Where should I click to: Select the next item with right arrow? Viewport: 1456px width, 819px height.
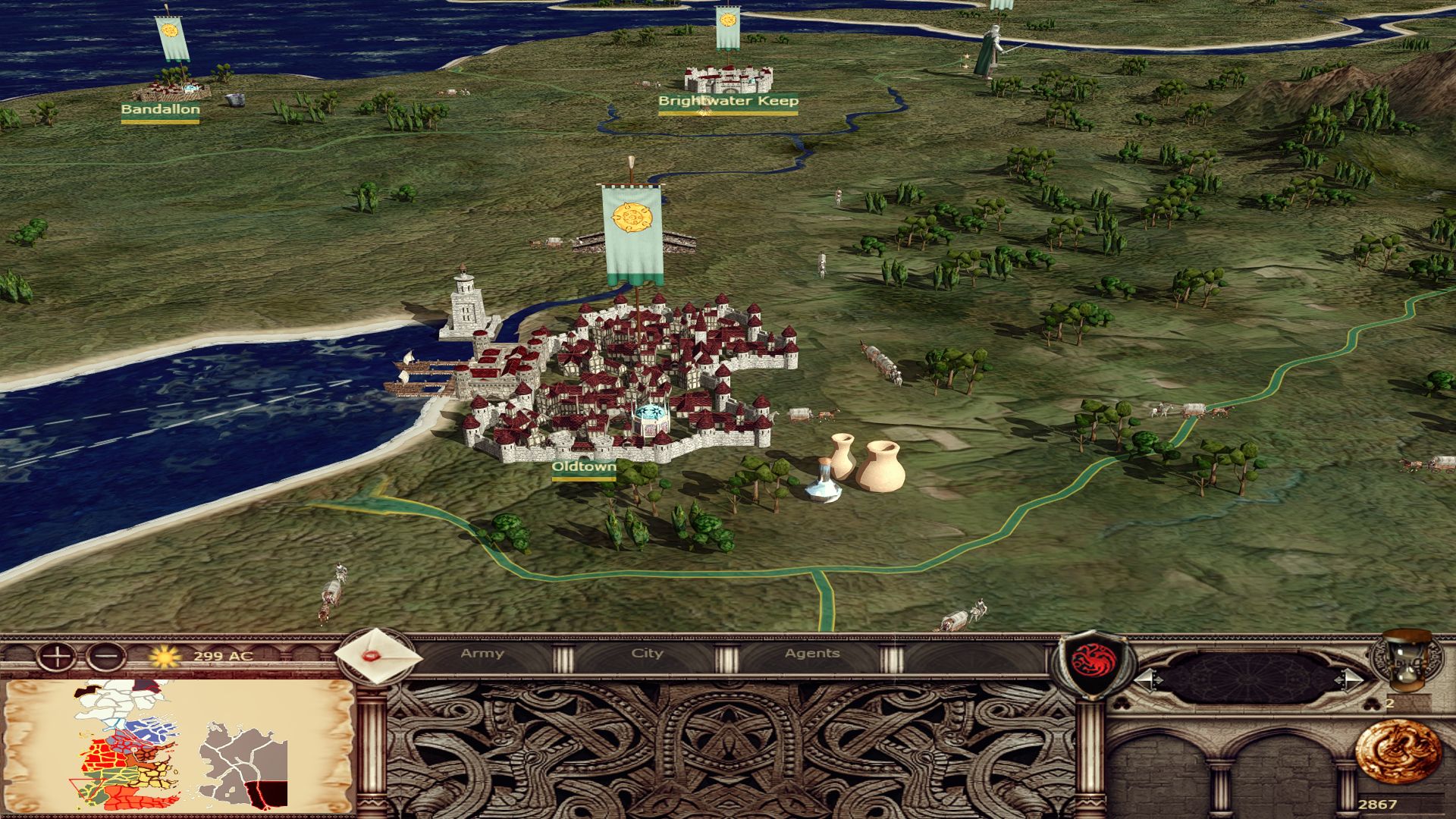click(x=1351, y=679)
